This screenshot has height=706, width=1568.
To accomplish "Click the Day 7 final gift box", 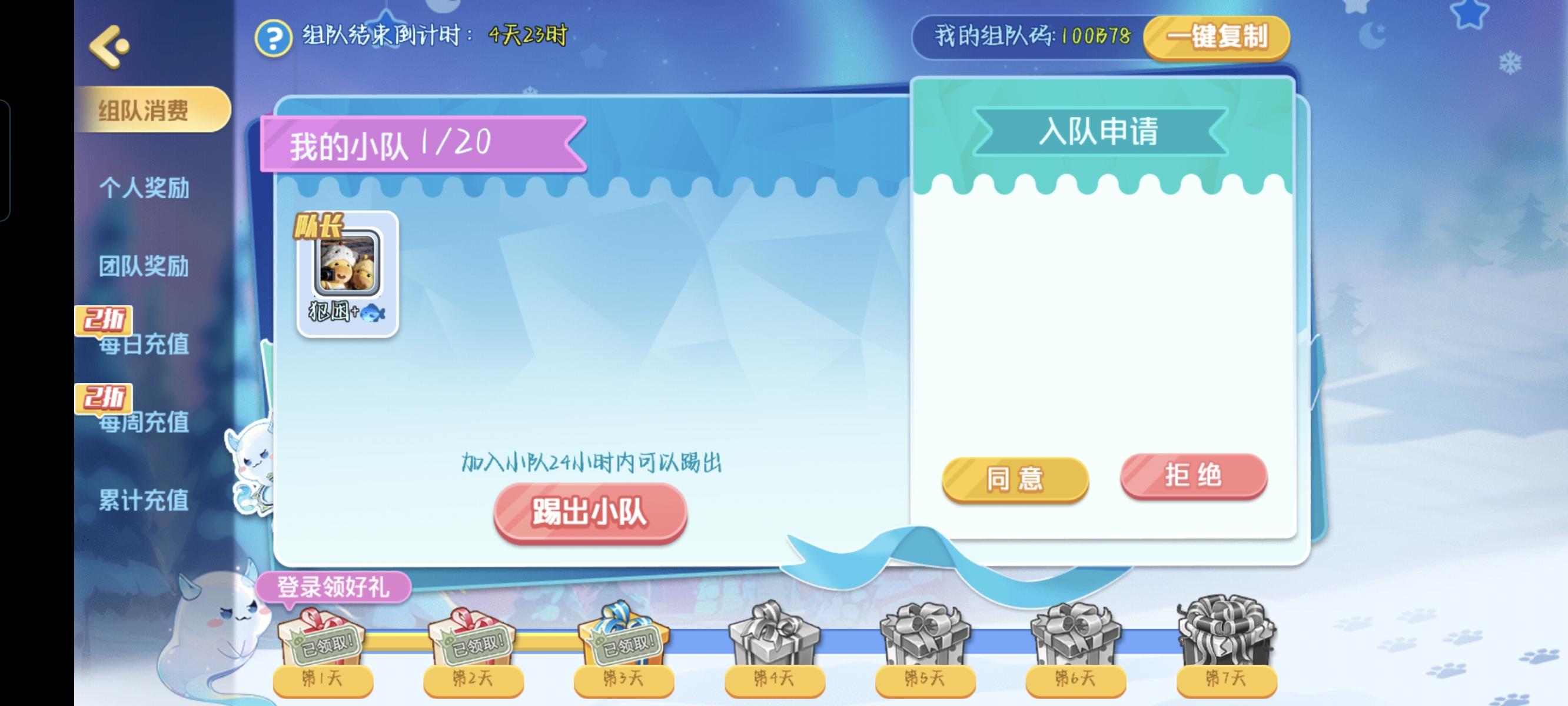I will point(1227,633).
